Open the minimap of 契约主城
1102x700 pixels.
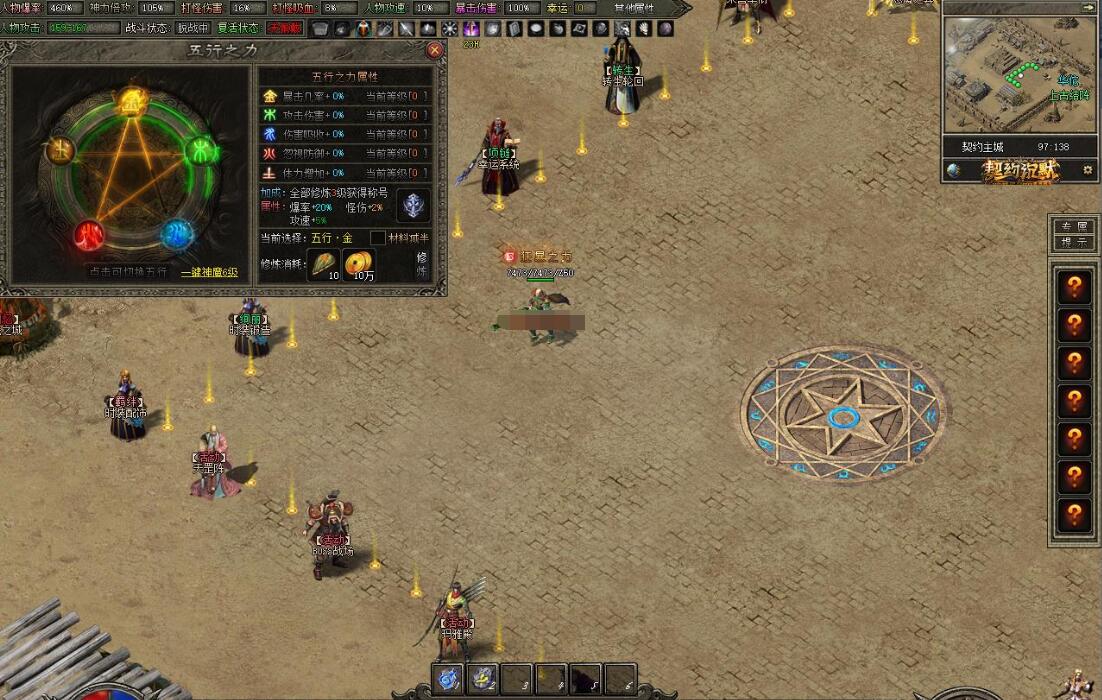(1019, 75)
